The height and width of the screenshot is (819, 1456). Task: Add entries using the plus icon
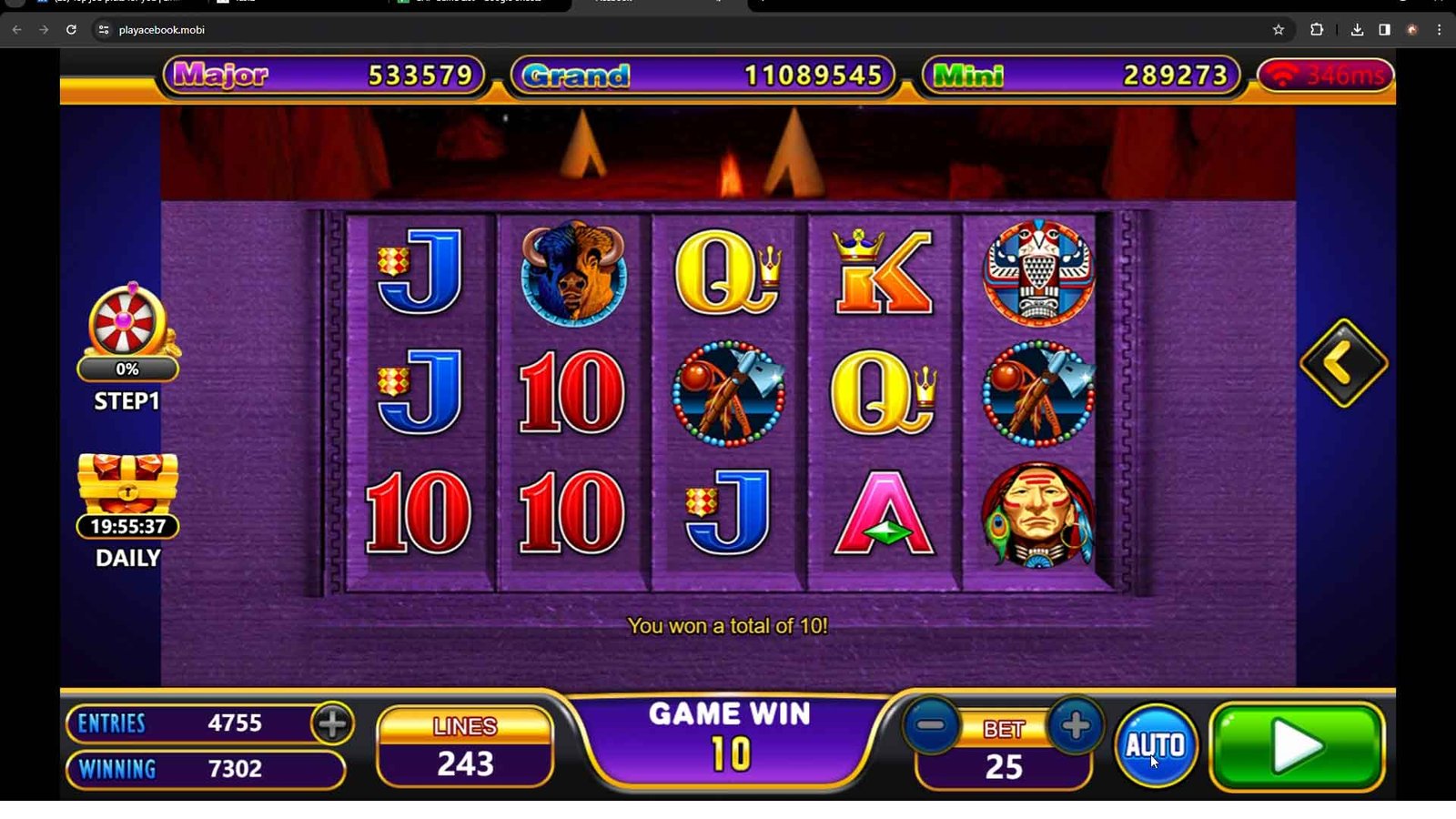coord(332,723)
